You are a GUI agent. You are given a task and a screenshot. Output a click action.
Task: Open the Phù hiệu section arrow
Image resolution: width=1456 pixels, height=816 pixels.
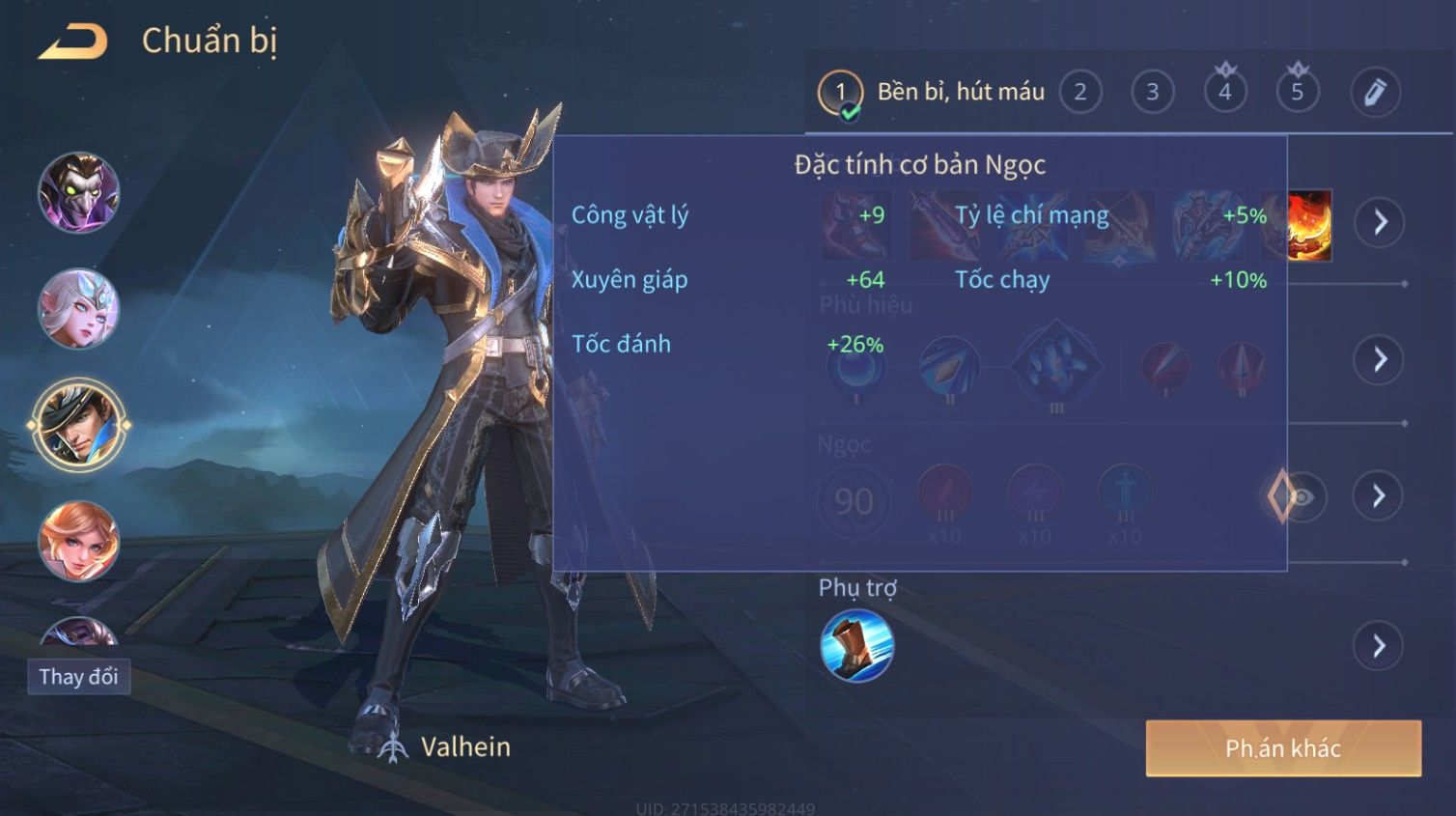coord(1379,359)
